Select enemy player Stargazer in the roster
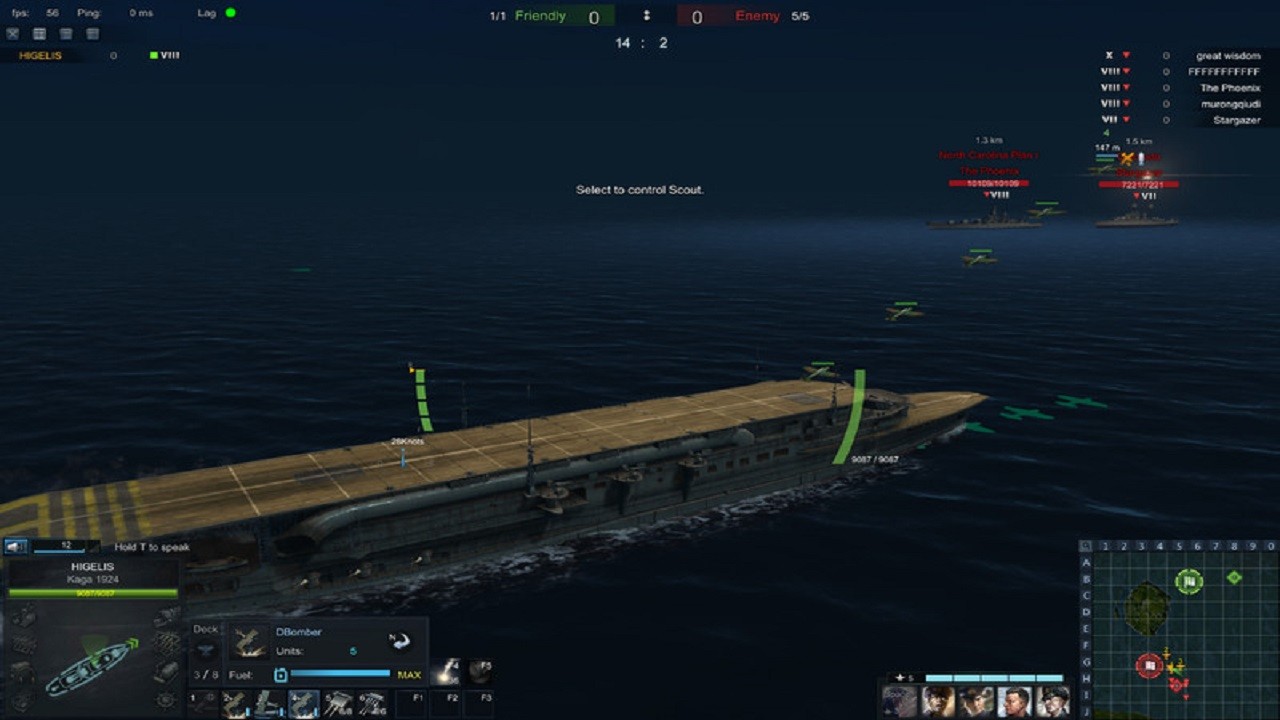1280x720 pixels. tap(1237, 119)
